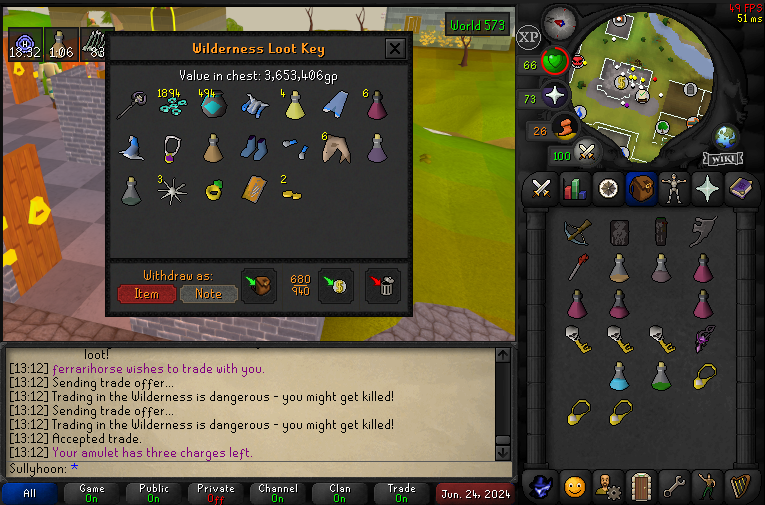The image size is (765, 505).
Task: Select the ring with the green gem
Action: tap(212, 190)
